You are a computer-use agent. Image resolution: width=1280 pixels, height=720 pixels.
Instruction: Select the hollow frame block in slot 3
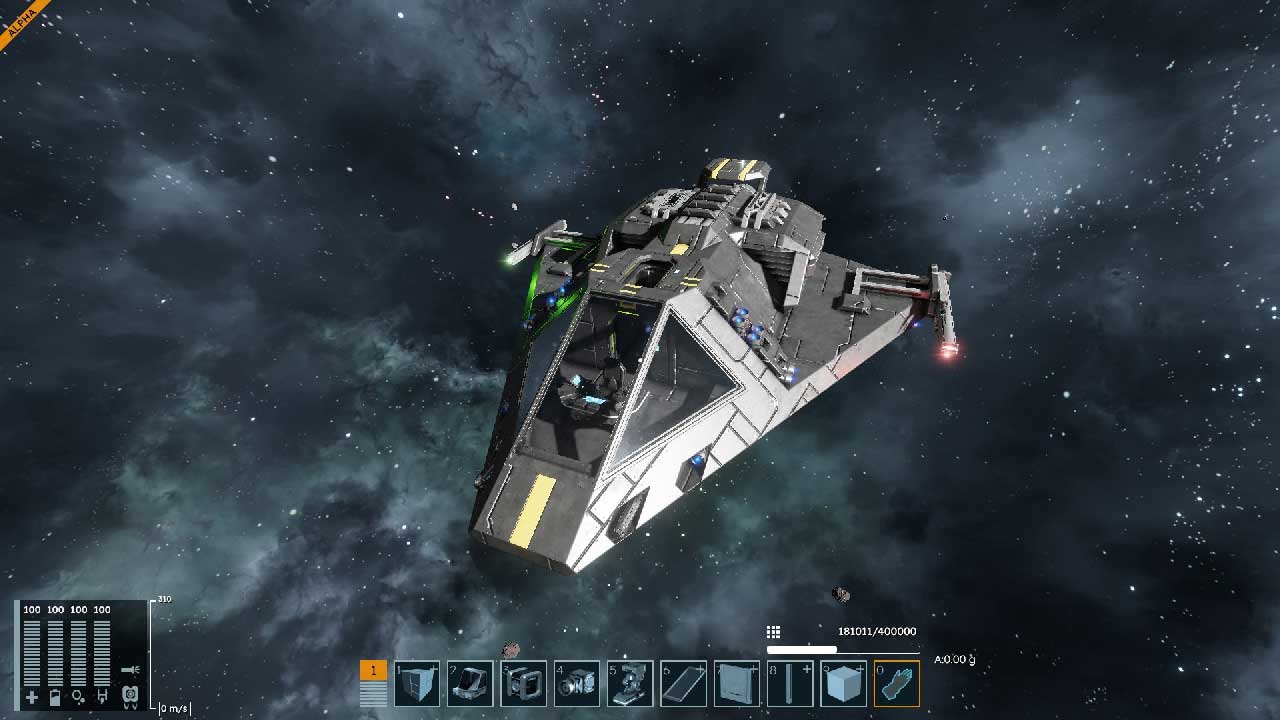523,684
